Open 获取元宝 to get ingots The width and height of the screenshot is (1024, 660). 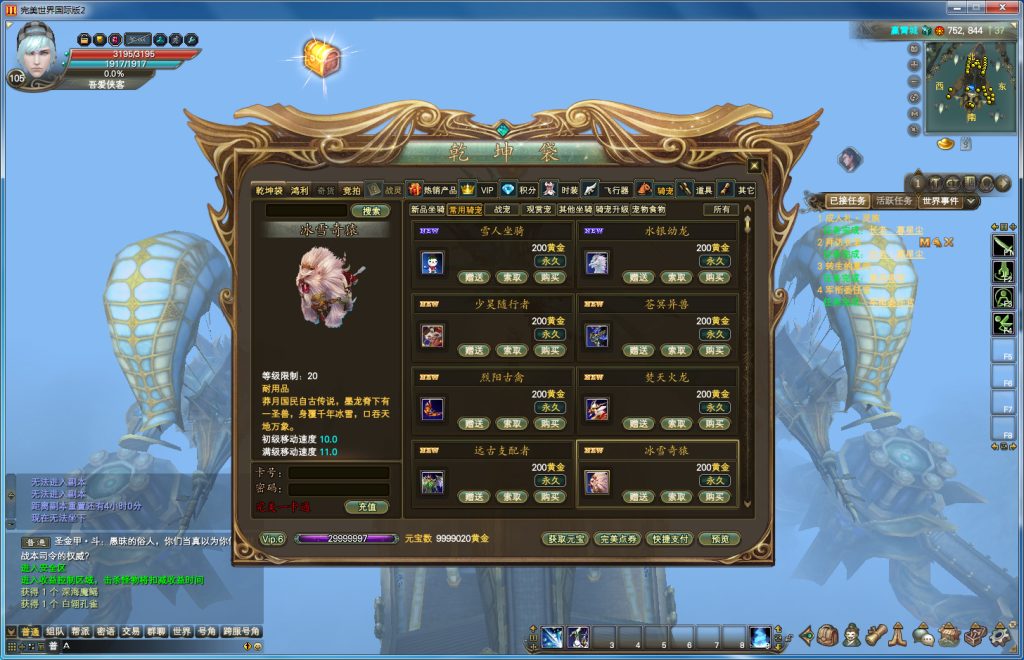click(565, 539)
